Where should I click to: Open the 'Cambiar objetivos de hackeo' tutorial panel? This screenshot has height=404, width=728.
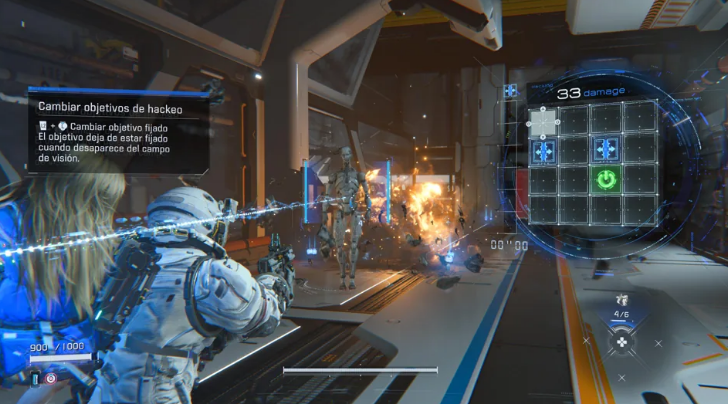pos(118,129)
